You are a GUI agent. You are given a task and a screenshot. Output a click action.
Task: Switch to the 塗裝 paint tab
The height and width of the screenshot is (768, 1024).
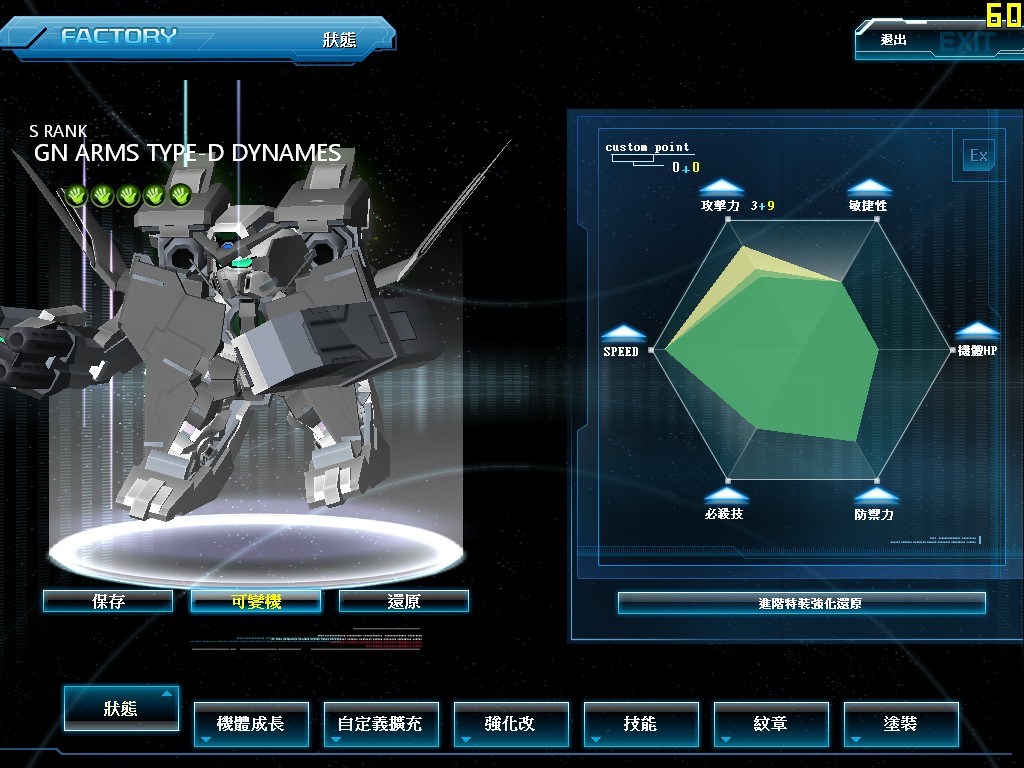point(901,723)
